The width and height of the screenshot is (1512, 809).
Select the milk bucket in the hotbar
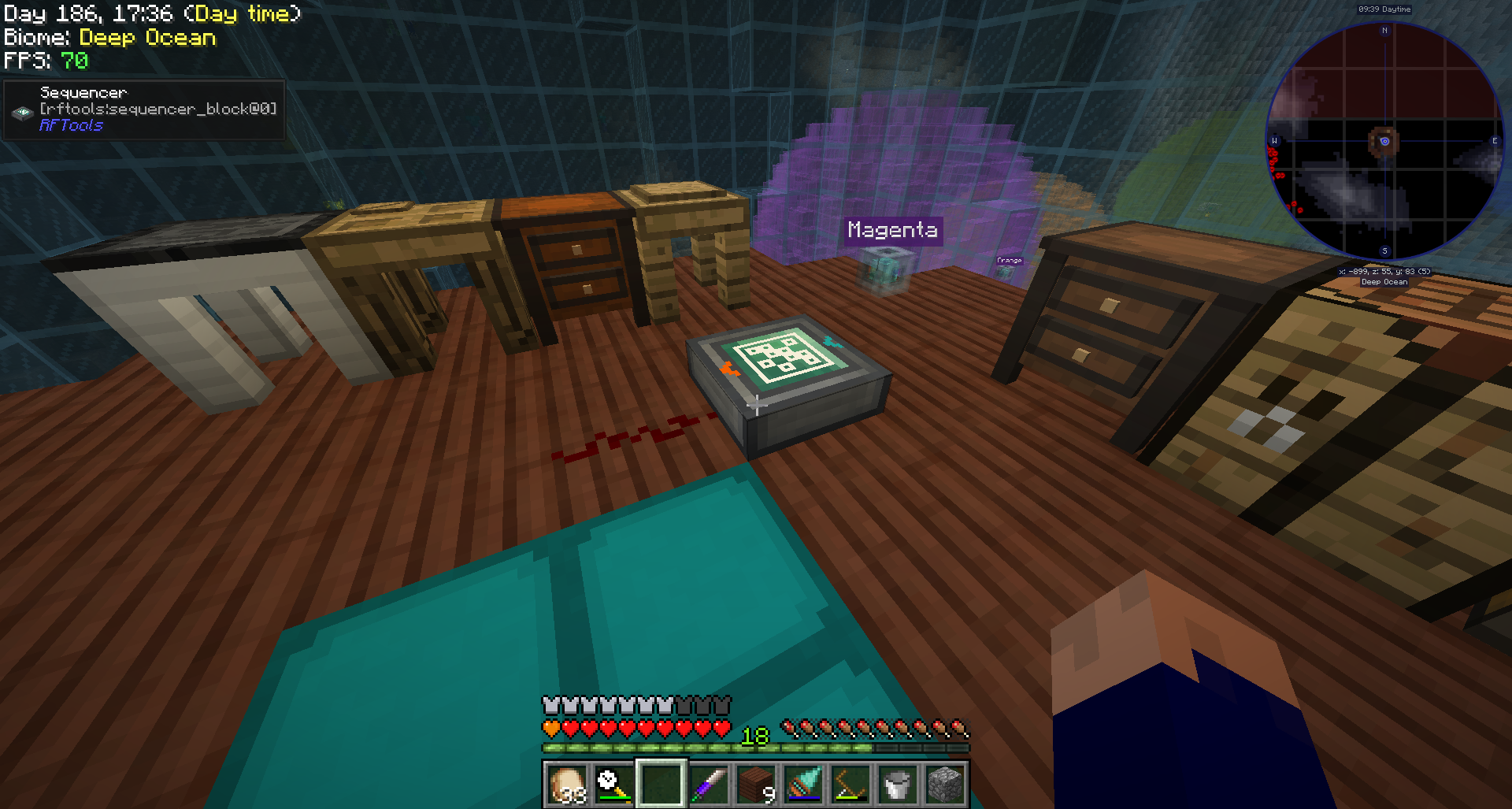[896, 784]
